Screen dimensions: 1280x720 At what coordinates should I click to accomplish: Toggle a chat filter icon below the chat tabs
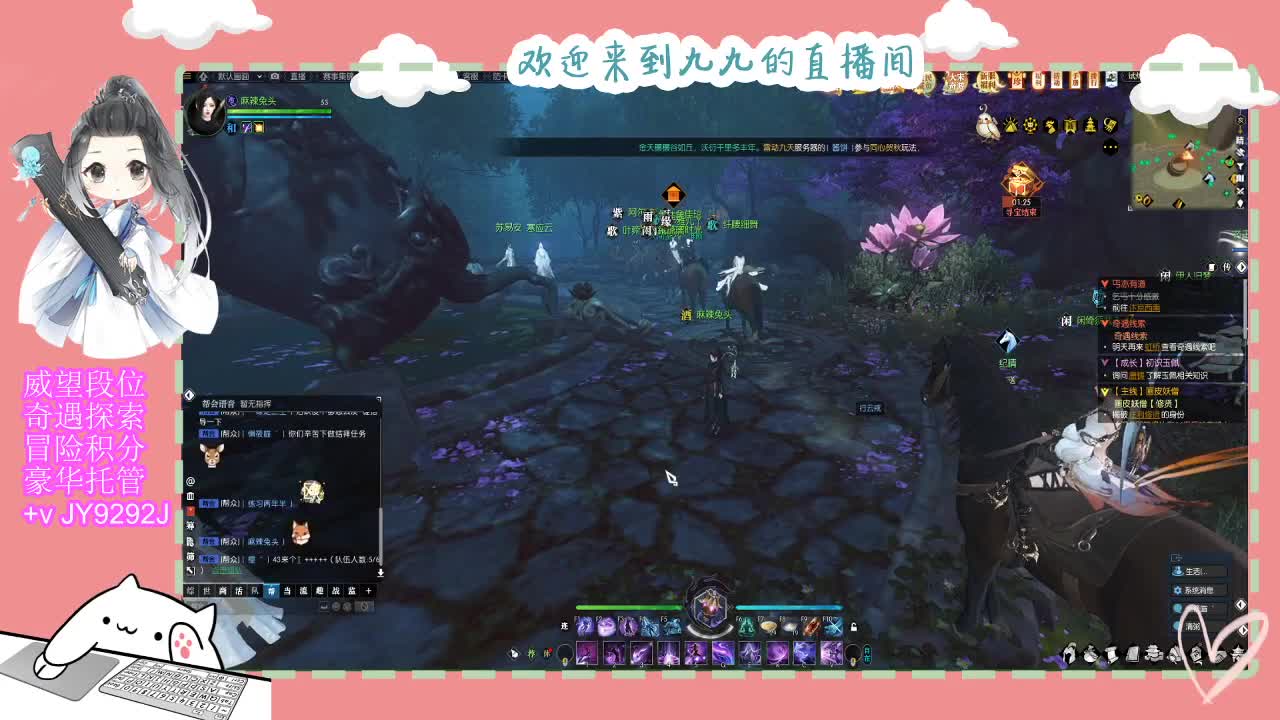coord(336,607)
